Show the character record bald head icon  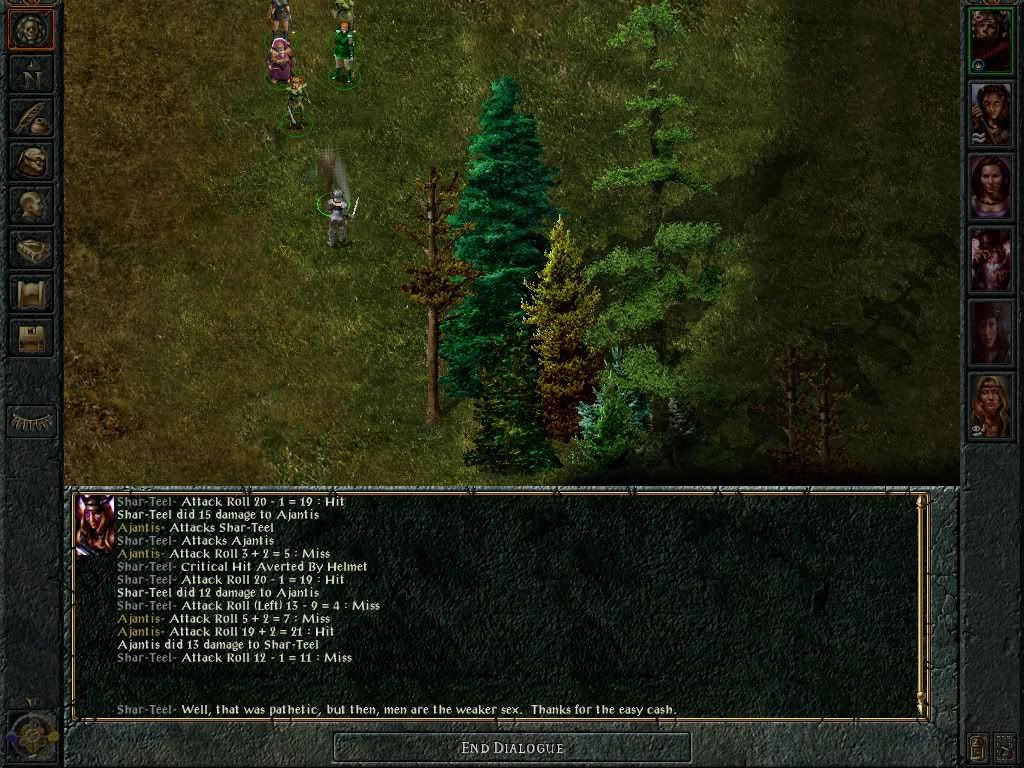(x=31, y=206)
